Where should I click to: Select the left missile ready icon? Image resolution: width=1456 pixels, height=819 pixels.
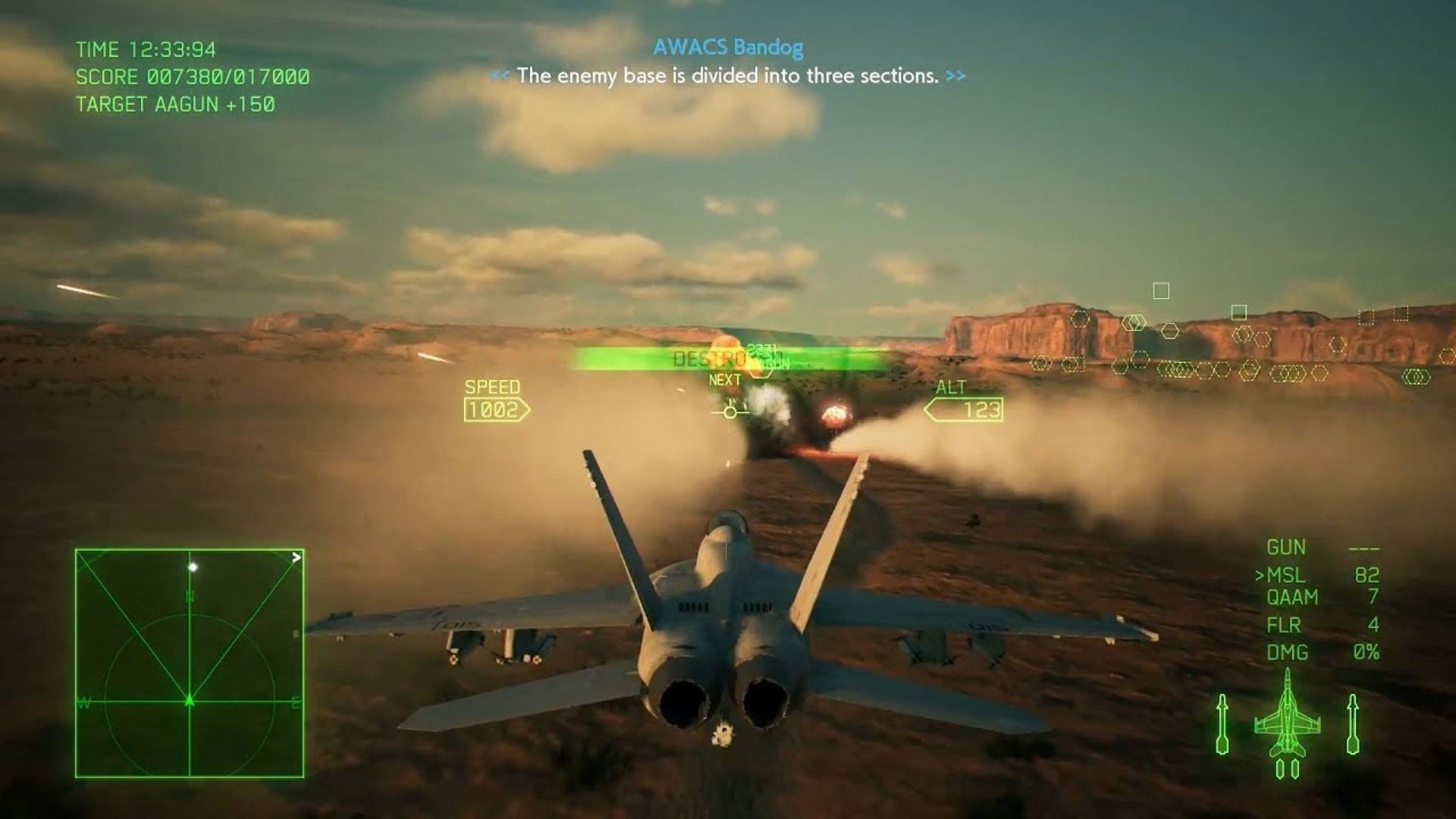(x=1222, y=723)
